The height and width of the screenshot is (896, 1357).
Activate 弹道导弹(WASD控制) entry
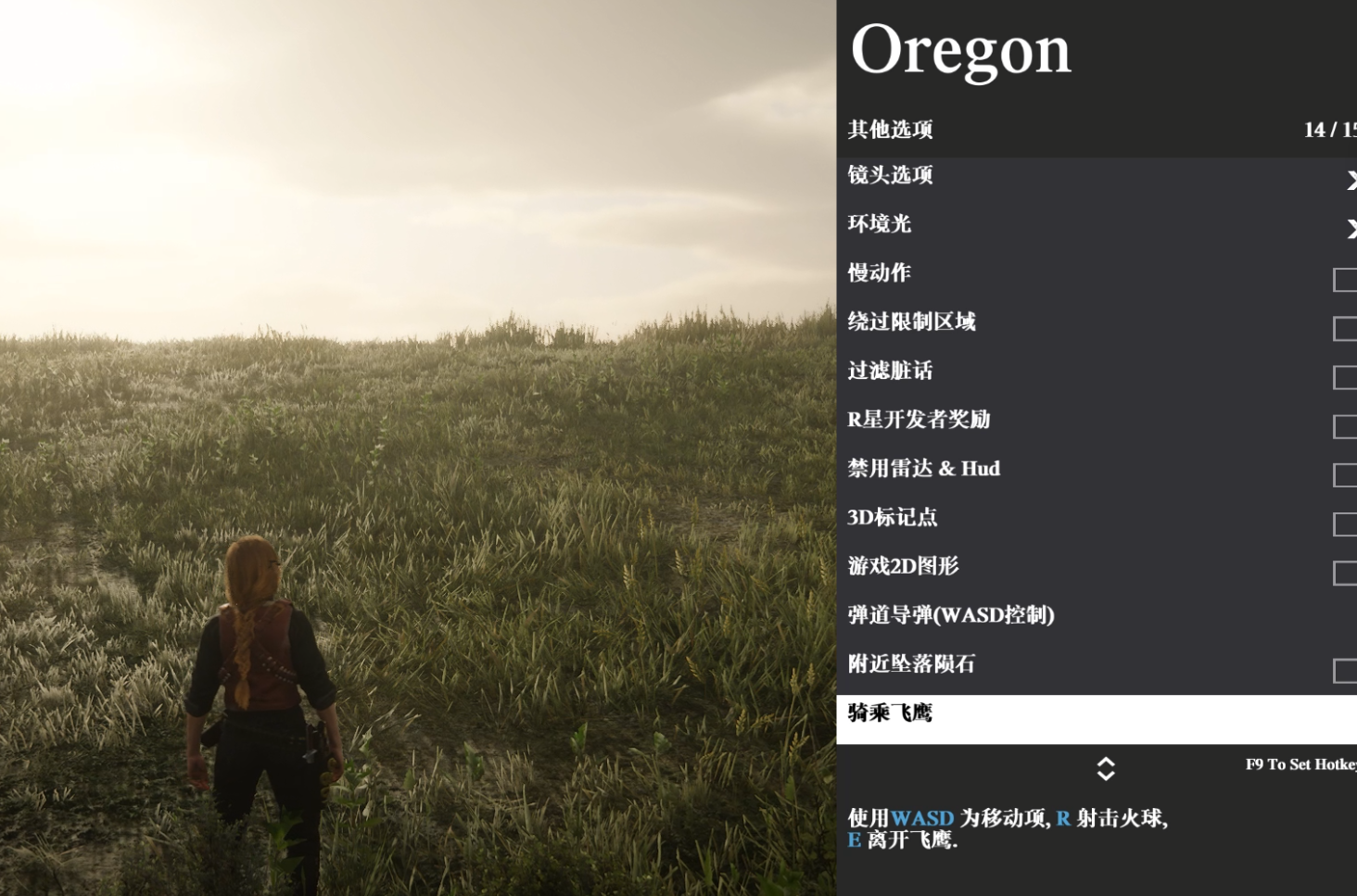tap(951, 615)
